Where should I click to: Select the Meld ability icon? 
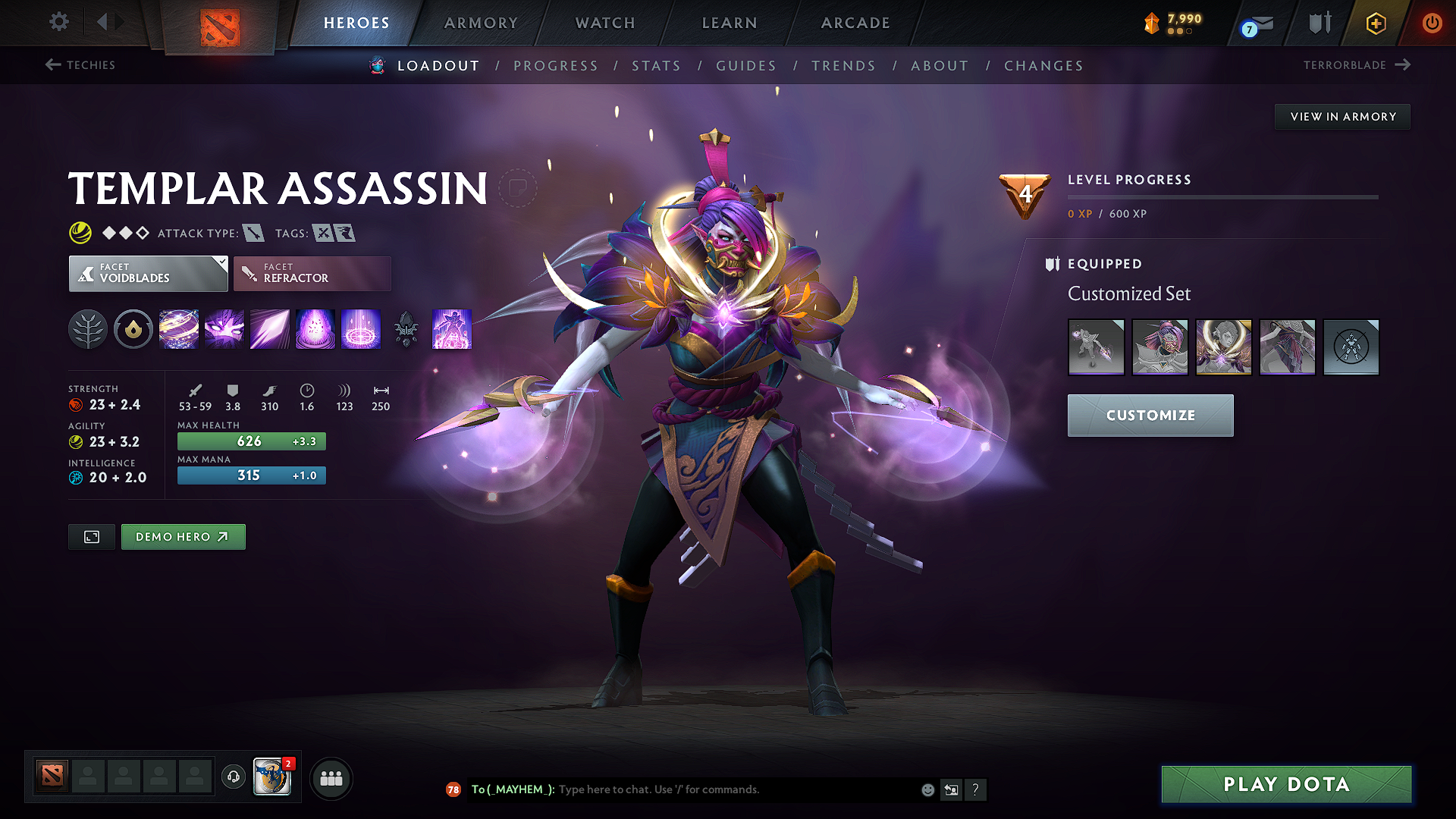pos(224,329)
